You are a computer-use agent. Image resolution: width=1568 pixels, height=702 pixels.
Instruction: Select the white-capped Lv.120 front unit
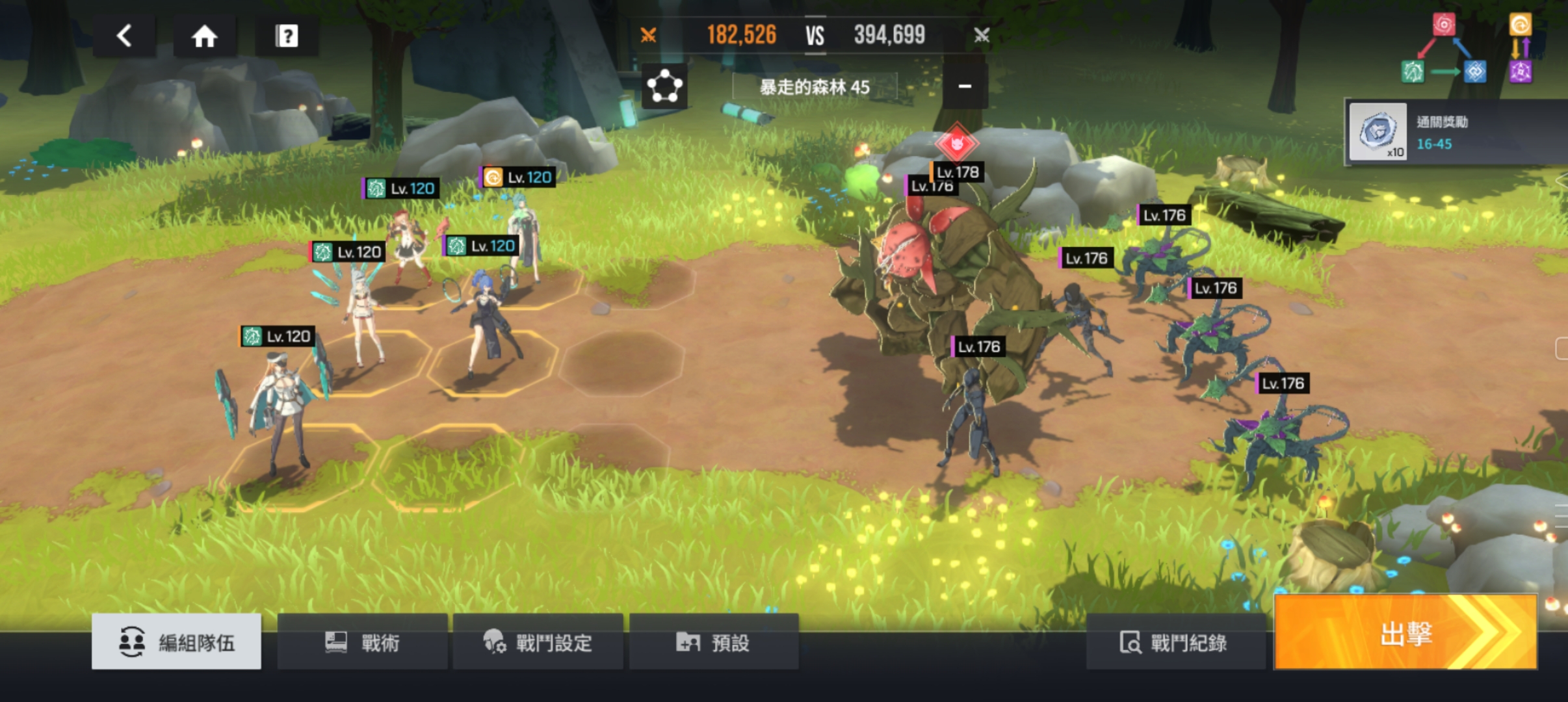[x=280, y=403]
